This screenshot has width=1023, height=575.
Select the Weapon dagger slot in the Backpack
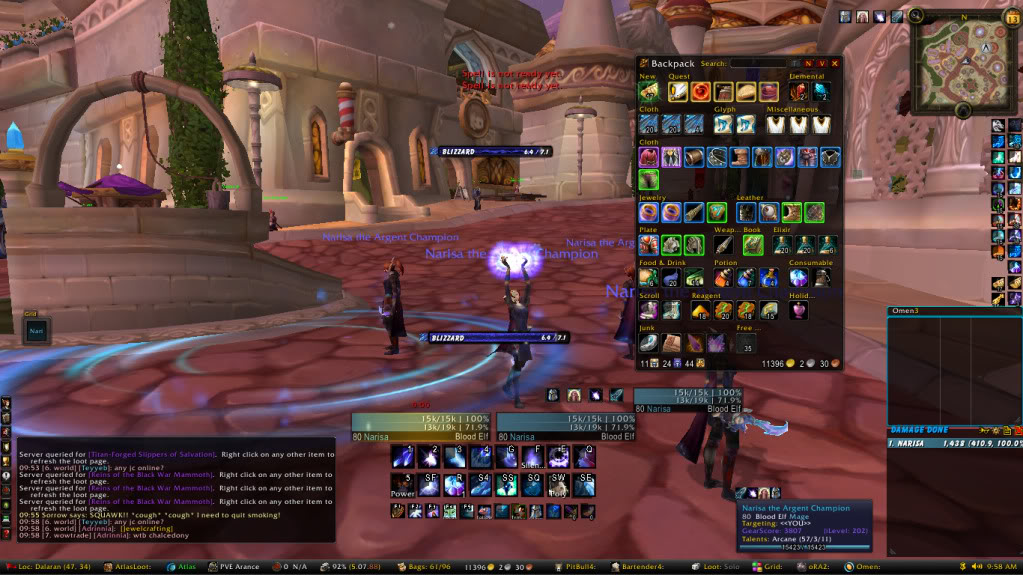[723, 244]
